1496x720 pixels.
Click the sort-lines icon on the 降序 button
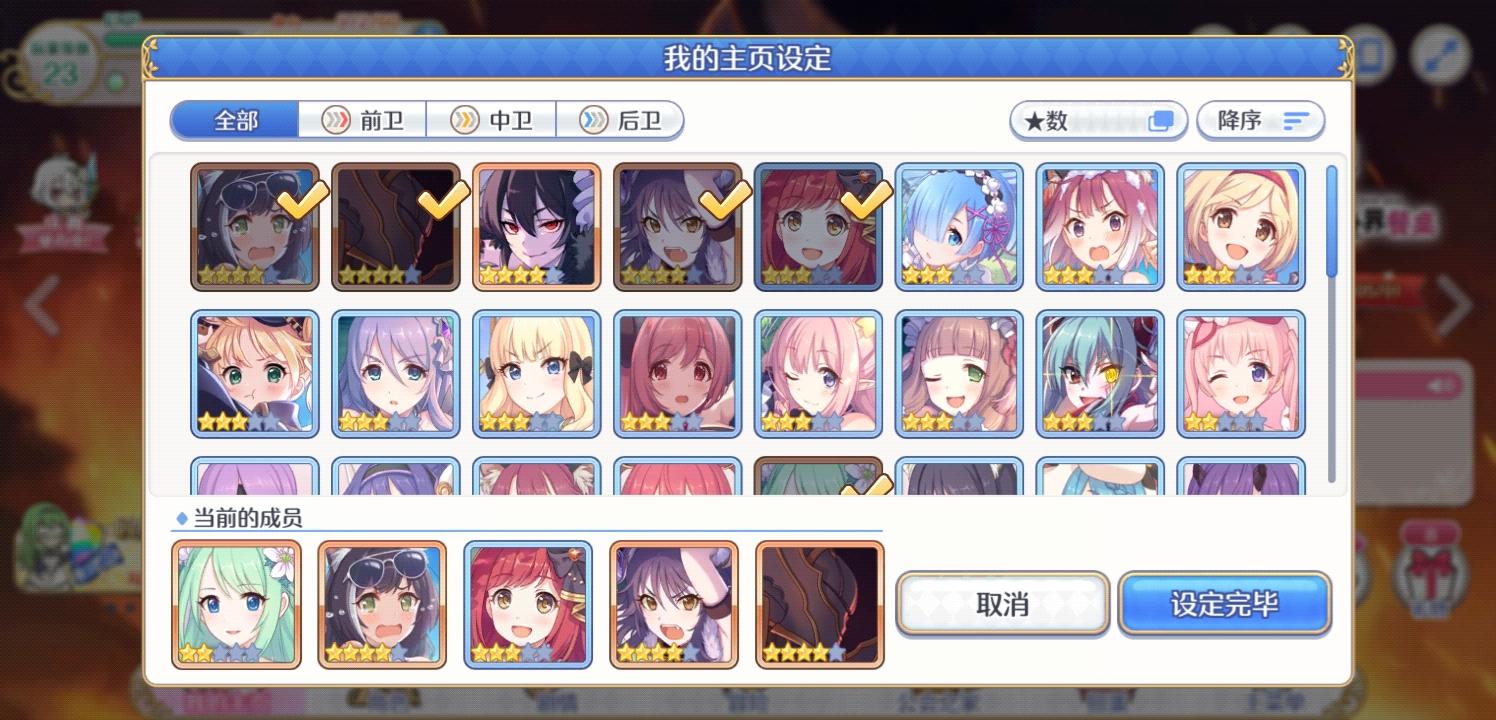point(1295,119)
